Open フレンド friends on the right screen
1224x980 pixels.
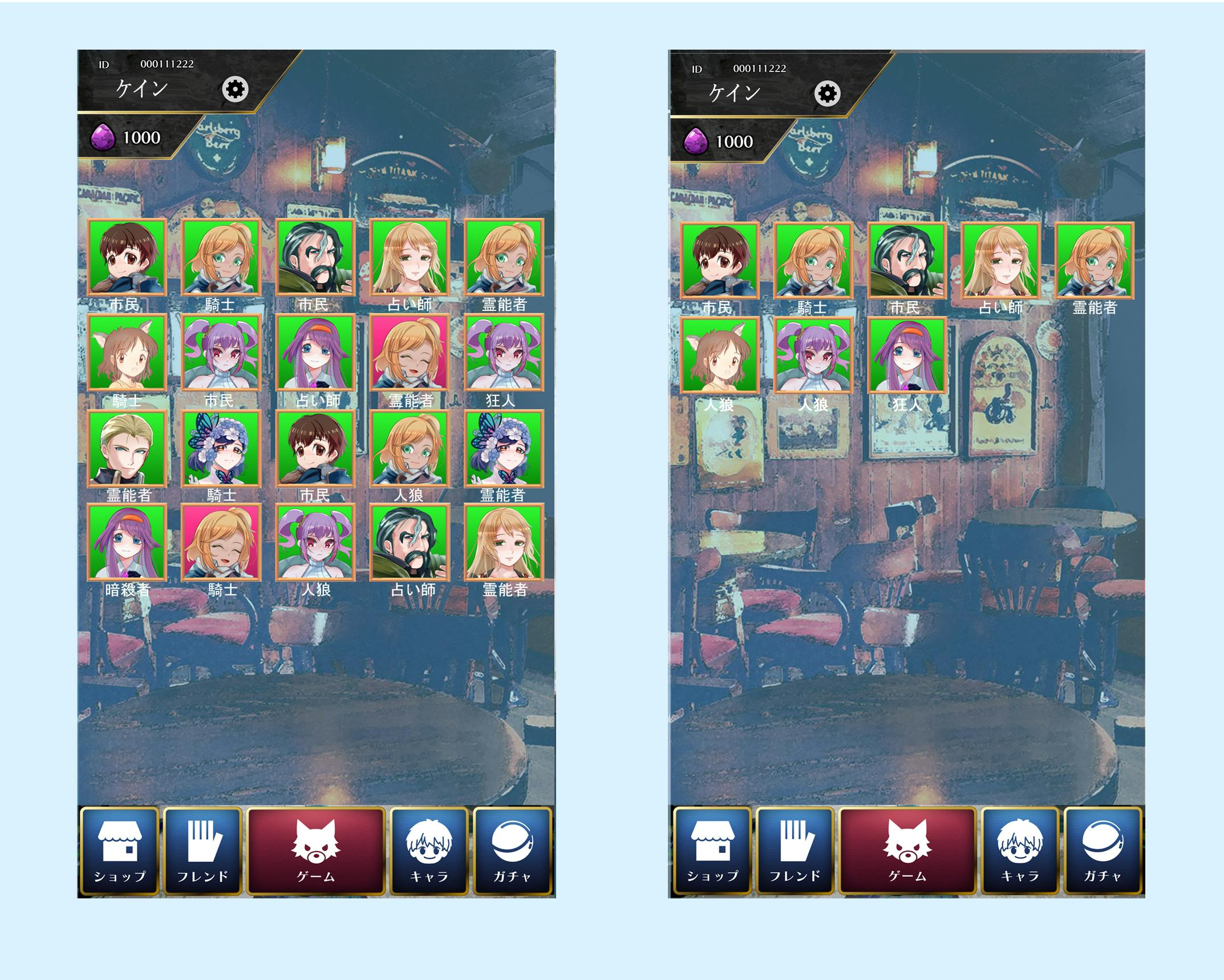click(795, 850)
